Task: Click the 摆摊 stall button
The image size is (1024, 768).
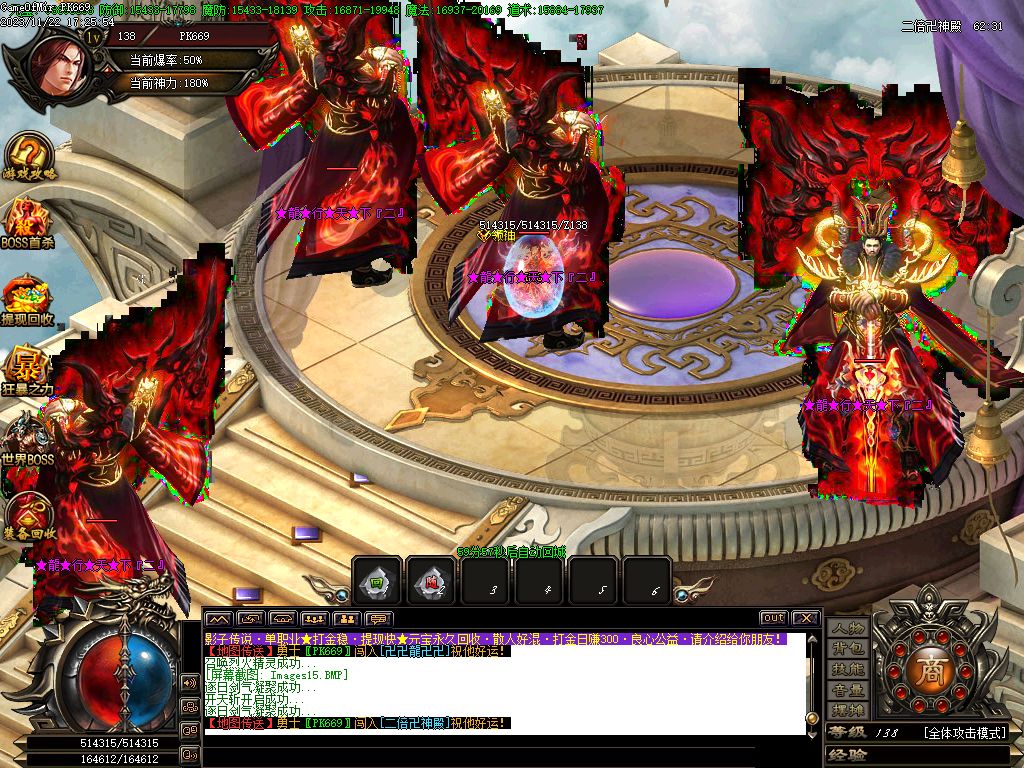Action: tap(848, 710)
